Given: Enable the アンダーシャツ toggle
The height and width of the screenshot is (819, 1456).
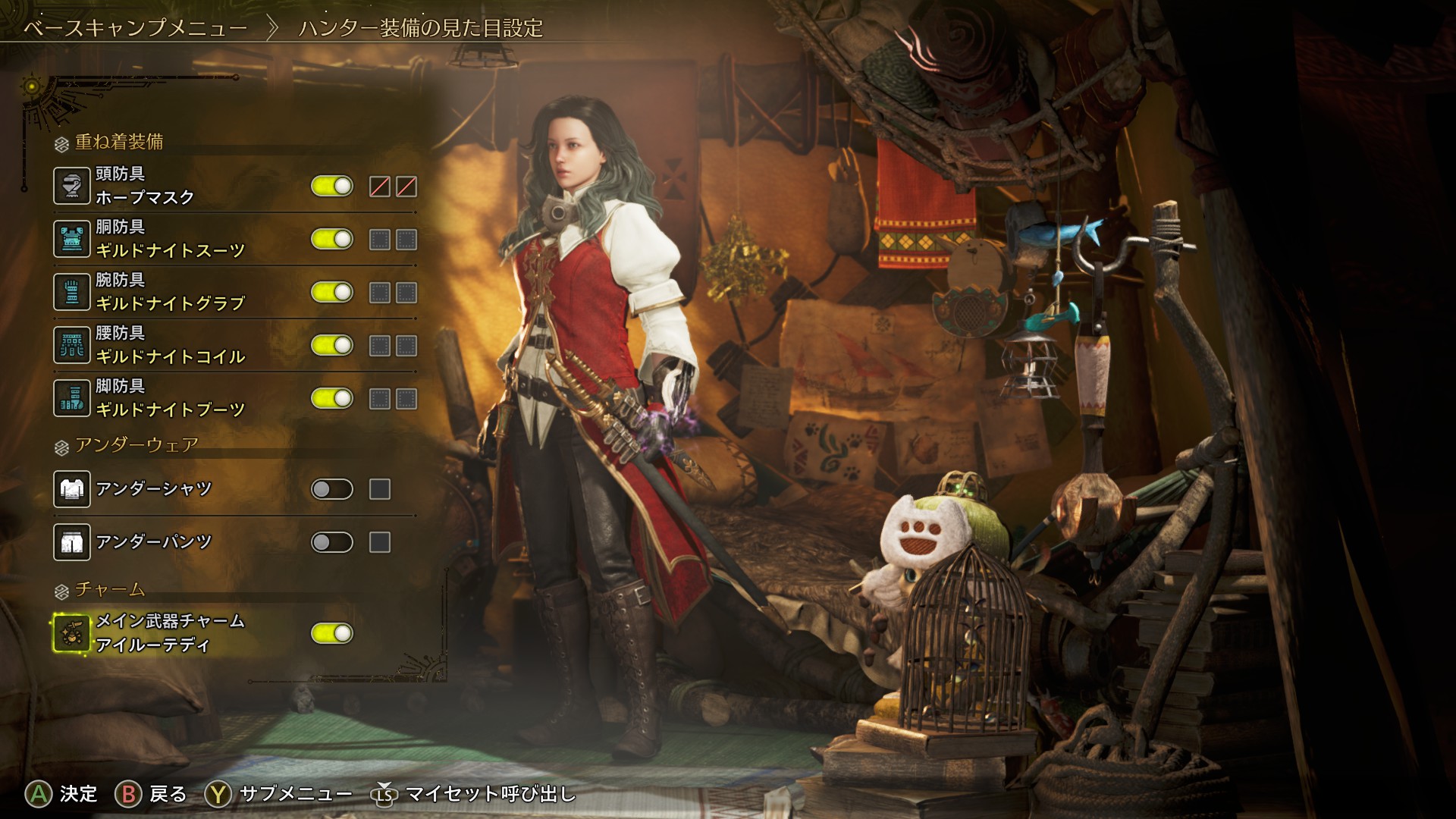Looking at the screenshot, I should (x=332, y=489).
